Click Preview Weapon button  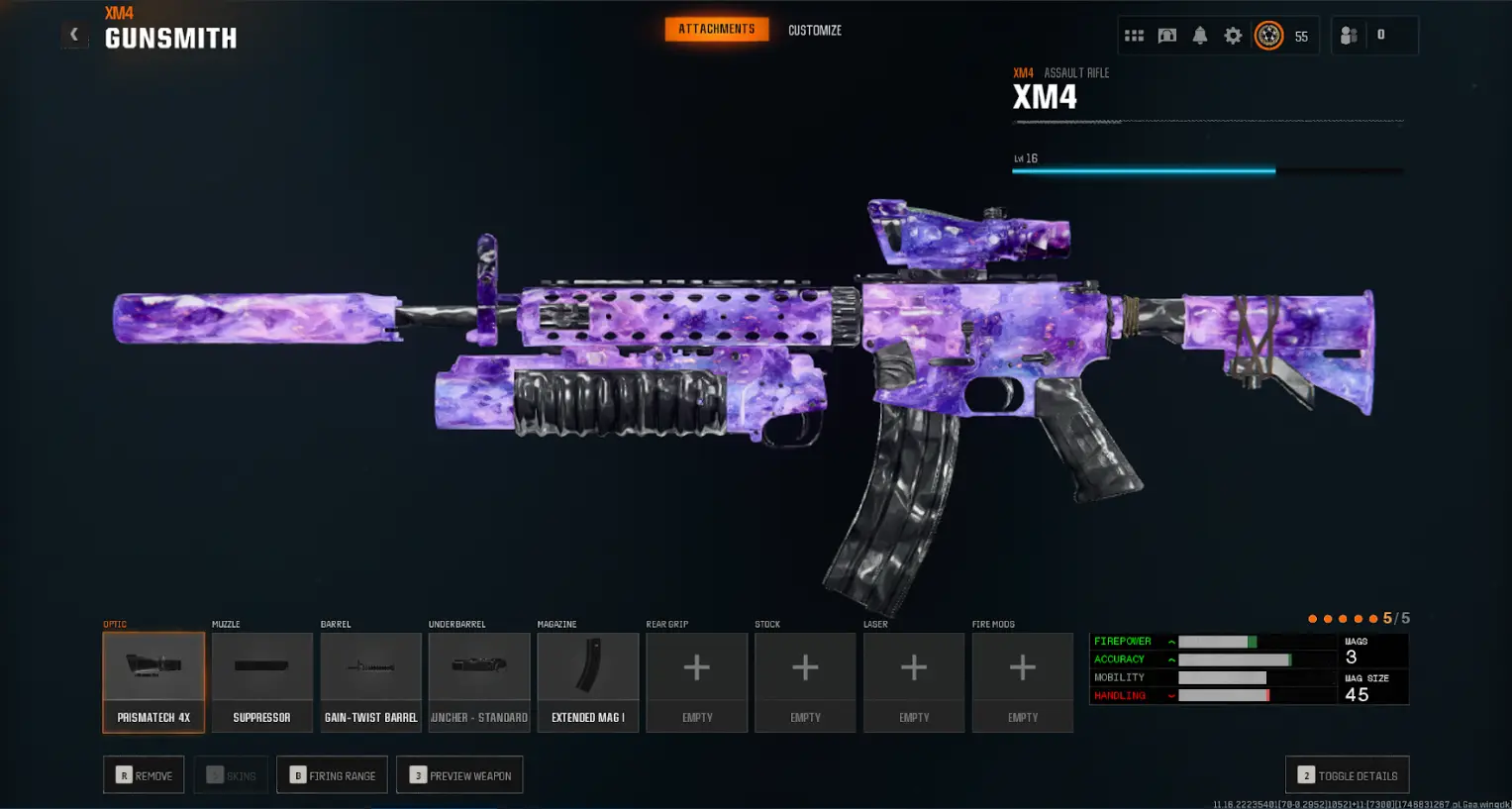point(459,775)
